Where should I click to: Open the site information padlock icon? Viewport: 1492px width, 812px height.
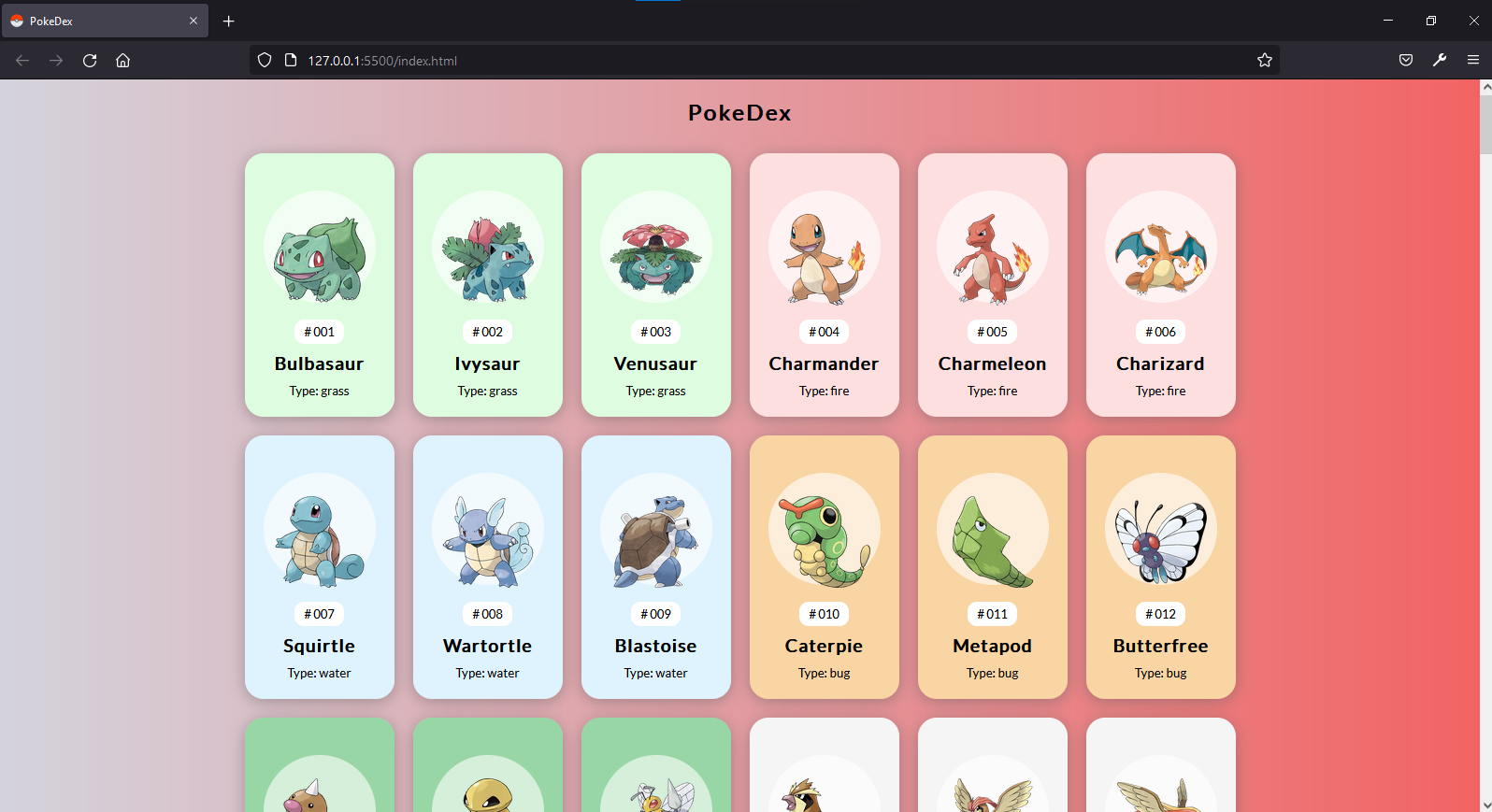(x=289, y=60)
